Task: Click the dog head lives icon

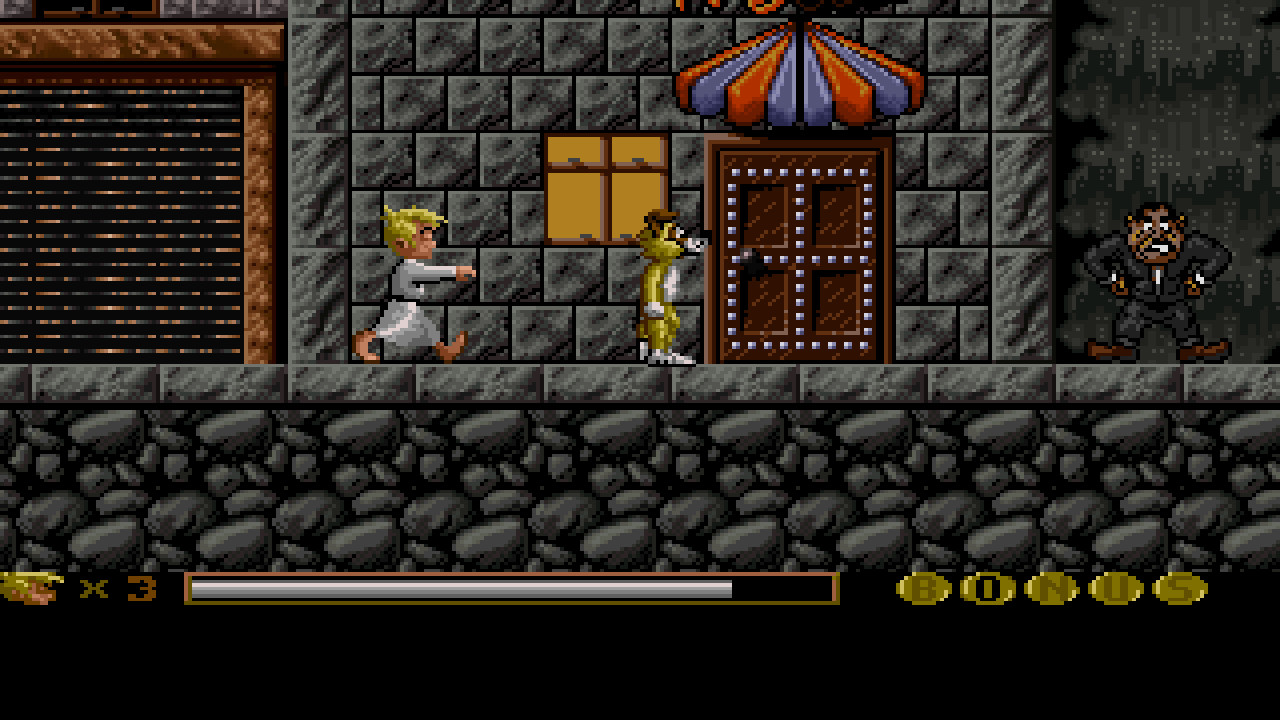Action: click(x=30, y=590)
